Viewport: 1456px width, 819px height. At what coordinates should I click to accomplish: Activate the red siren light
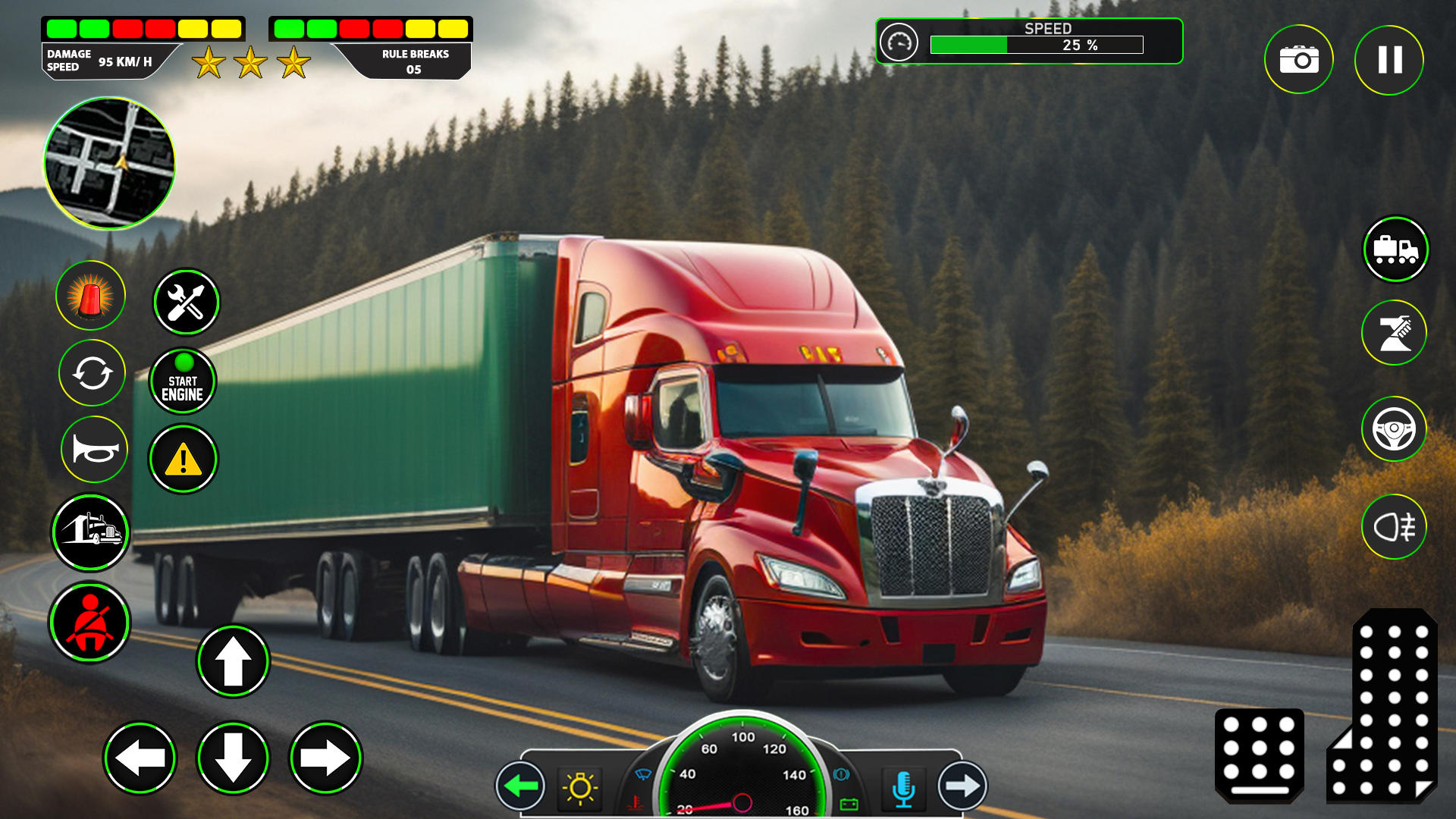pos(90,296)
